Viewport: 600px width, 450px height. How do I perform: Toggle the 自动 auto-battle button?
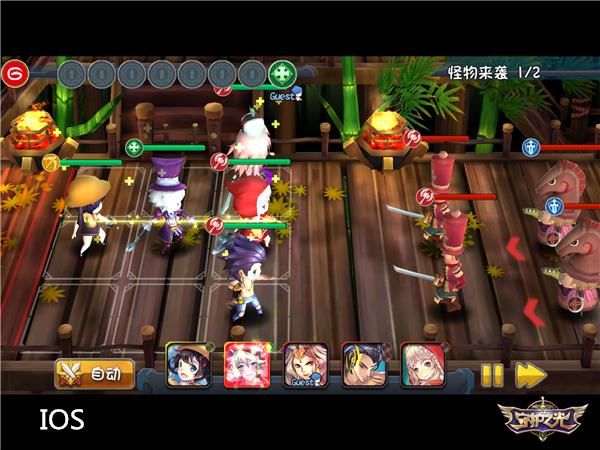click(93, 375)
